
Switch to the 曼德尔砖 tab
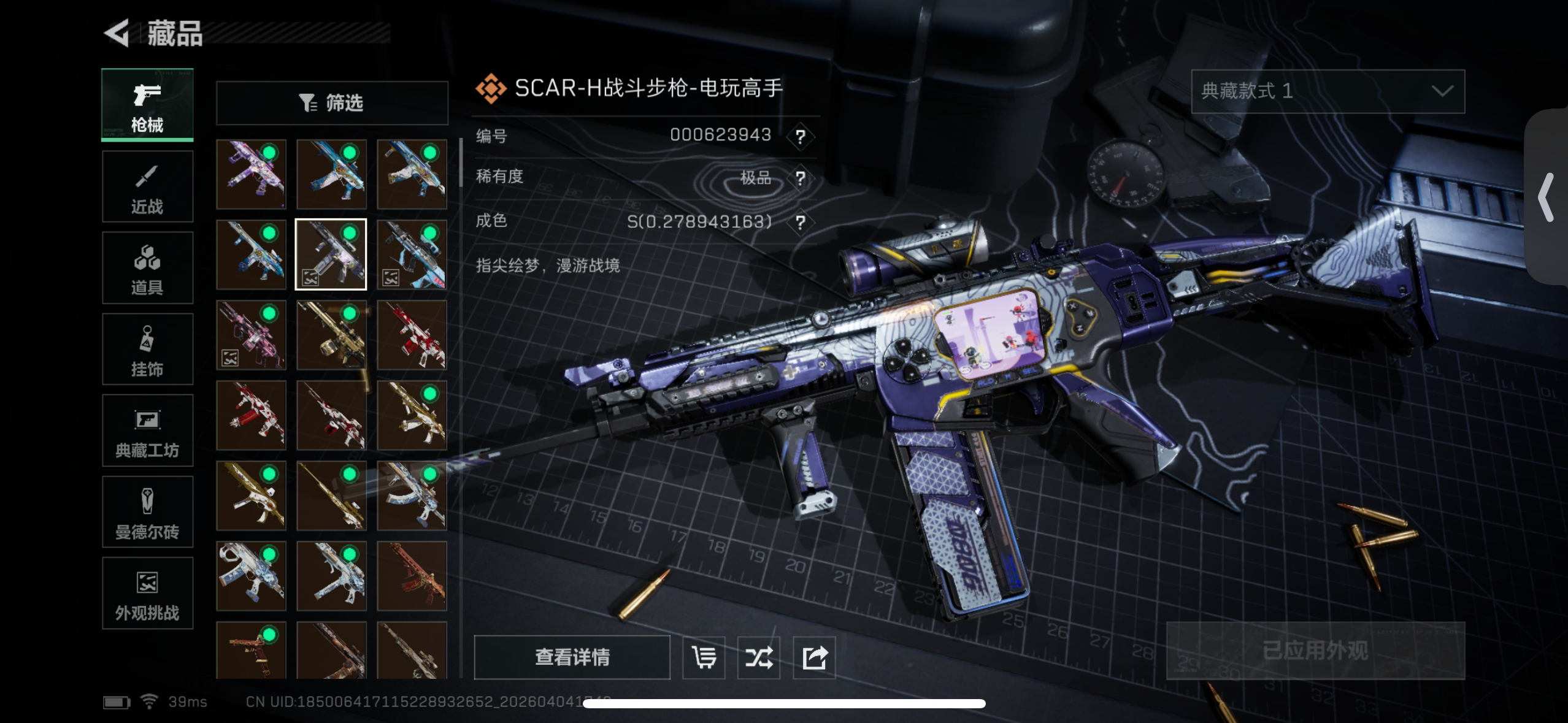point(147,512)
